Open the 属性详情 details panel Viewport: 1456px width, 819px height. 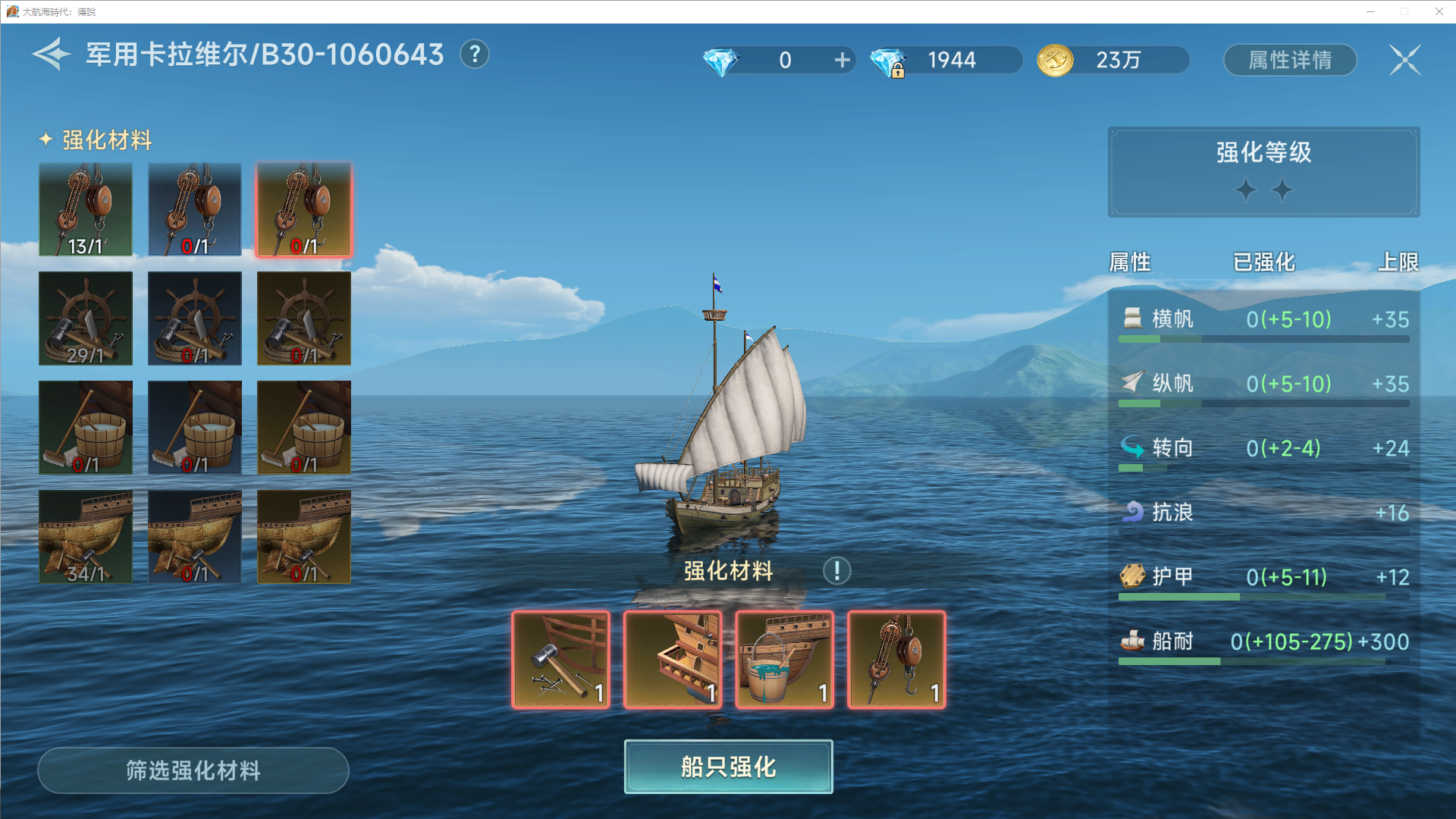(1290, 60)
